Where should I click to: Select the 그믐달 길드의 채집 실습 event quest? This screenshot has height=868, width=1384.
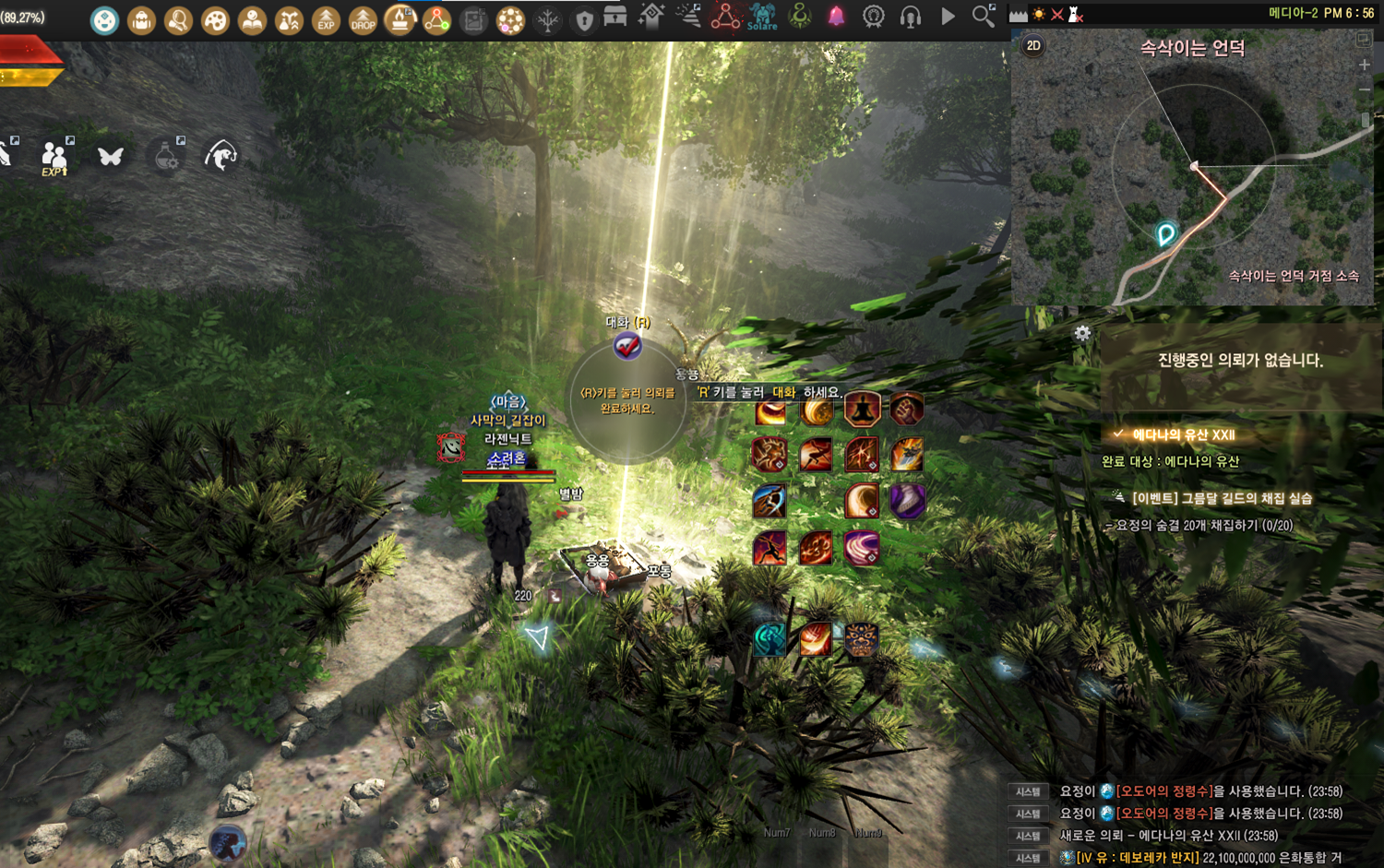[1221, 498]
